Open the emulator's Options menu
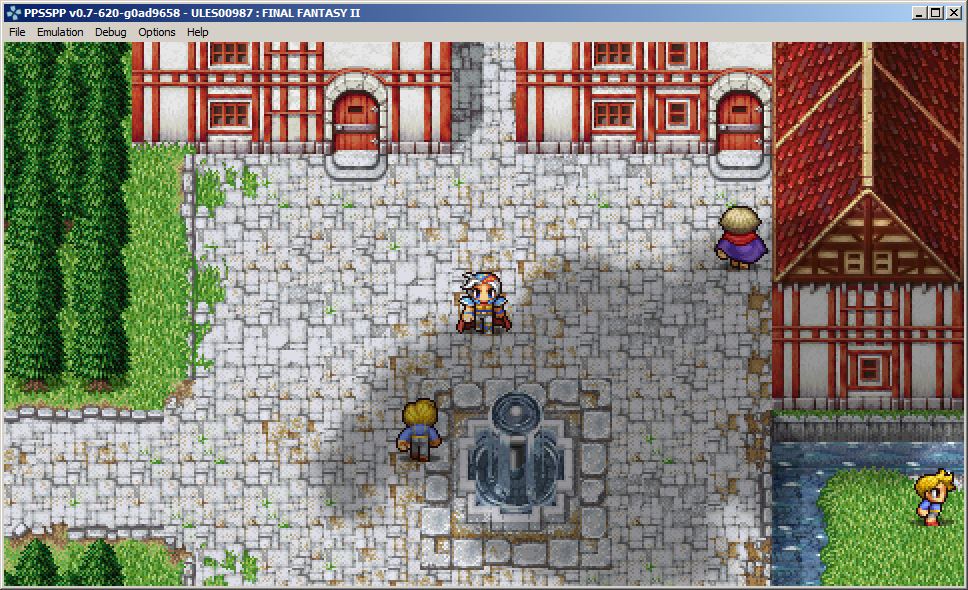The width and height of the screenshot is (968, 590). [x=157, y=32]
